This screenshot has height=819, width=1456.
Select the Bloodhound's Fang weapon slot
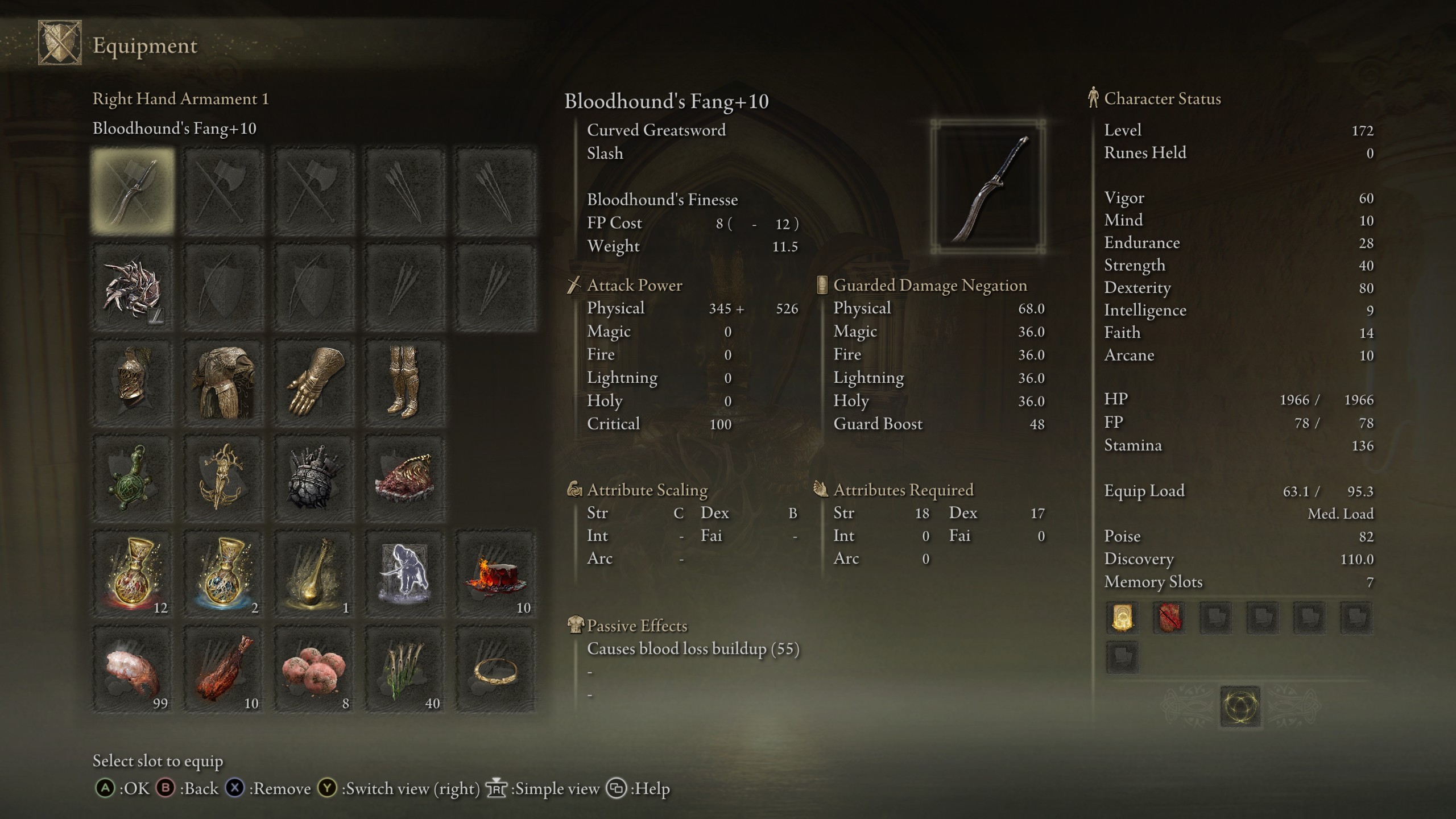pos(133,191)
